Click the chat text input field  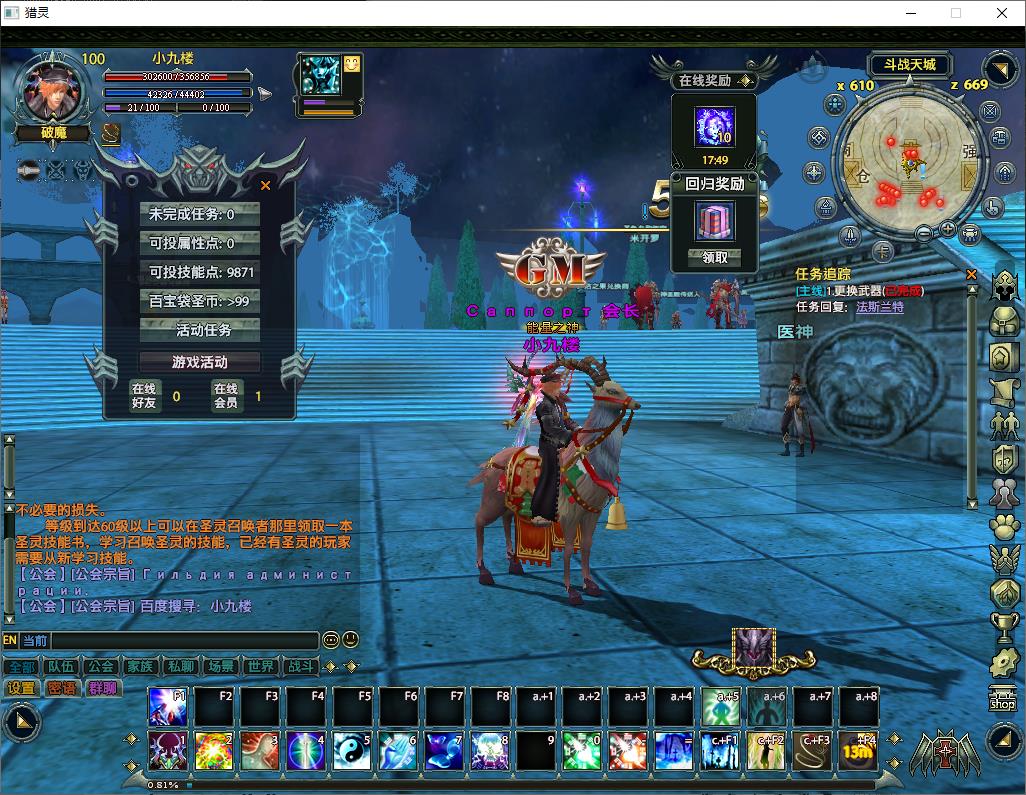click(185, 640)
